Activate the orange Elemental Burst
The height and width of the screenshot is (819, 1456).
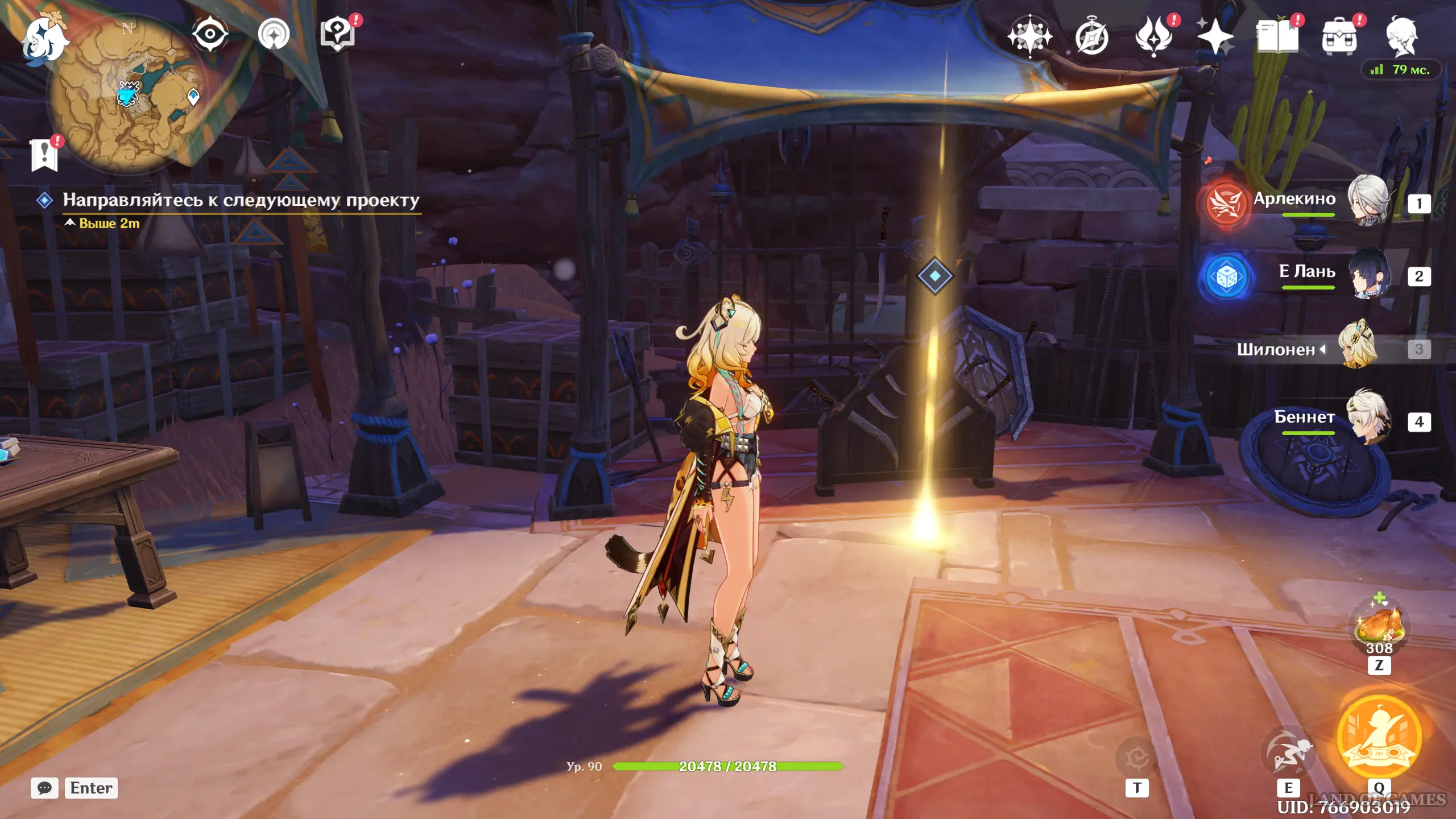1379,737
